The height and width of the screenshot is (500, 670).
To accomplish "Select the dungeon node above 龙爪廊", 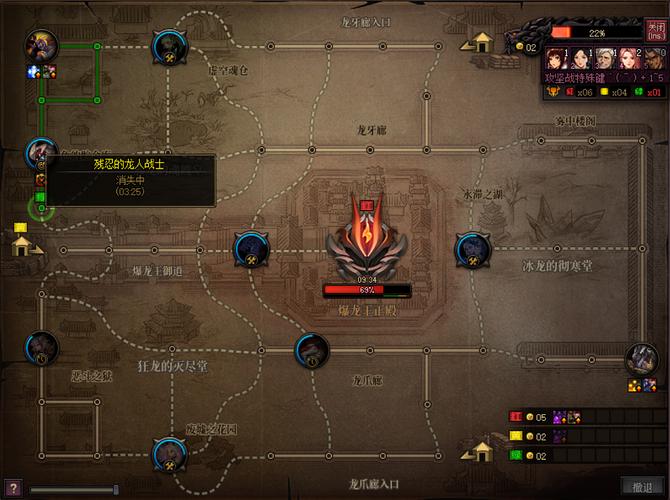I will pyautogui.click(x=311, y=349).
